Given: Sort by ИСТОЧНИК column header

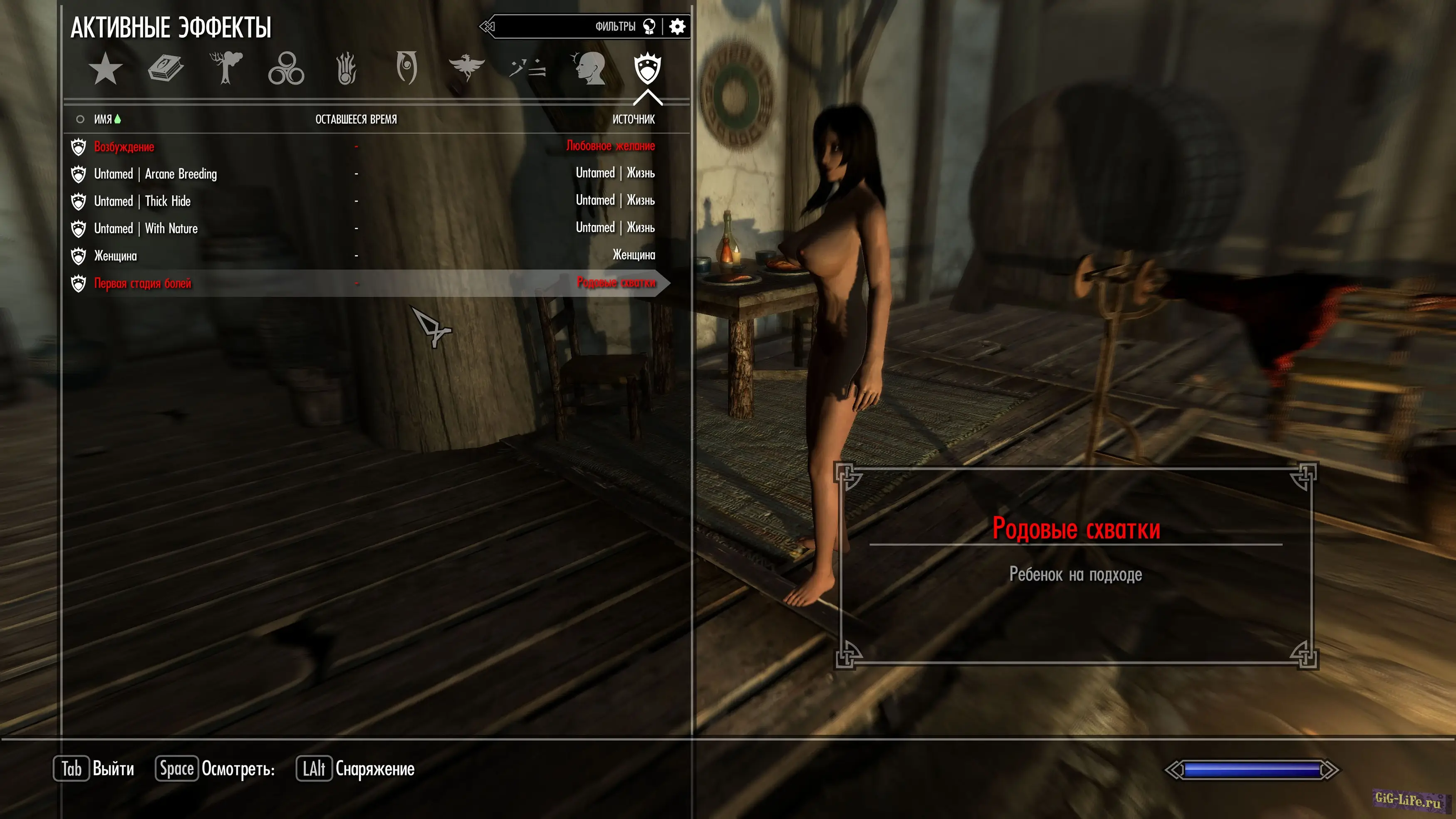Looking at the screenshot, I should [633, 119].
